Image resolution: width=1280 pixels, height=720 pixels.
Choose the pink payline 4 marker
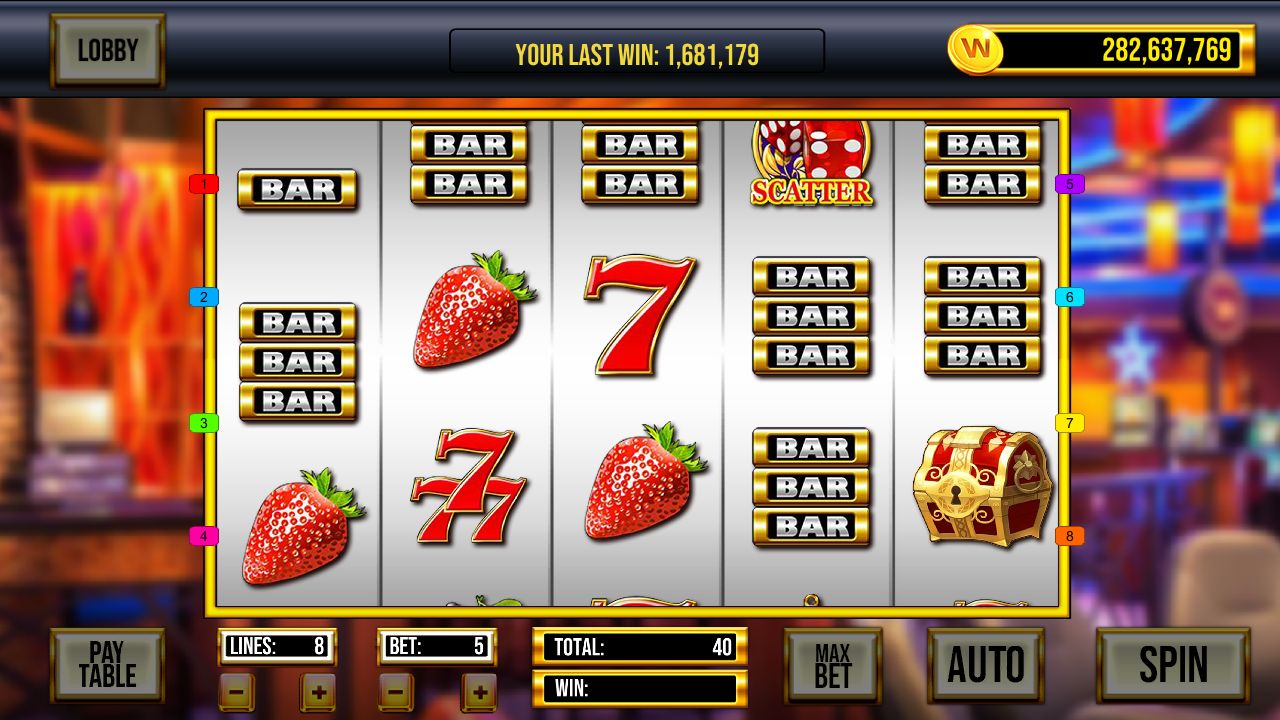[203, 536]
